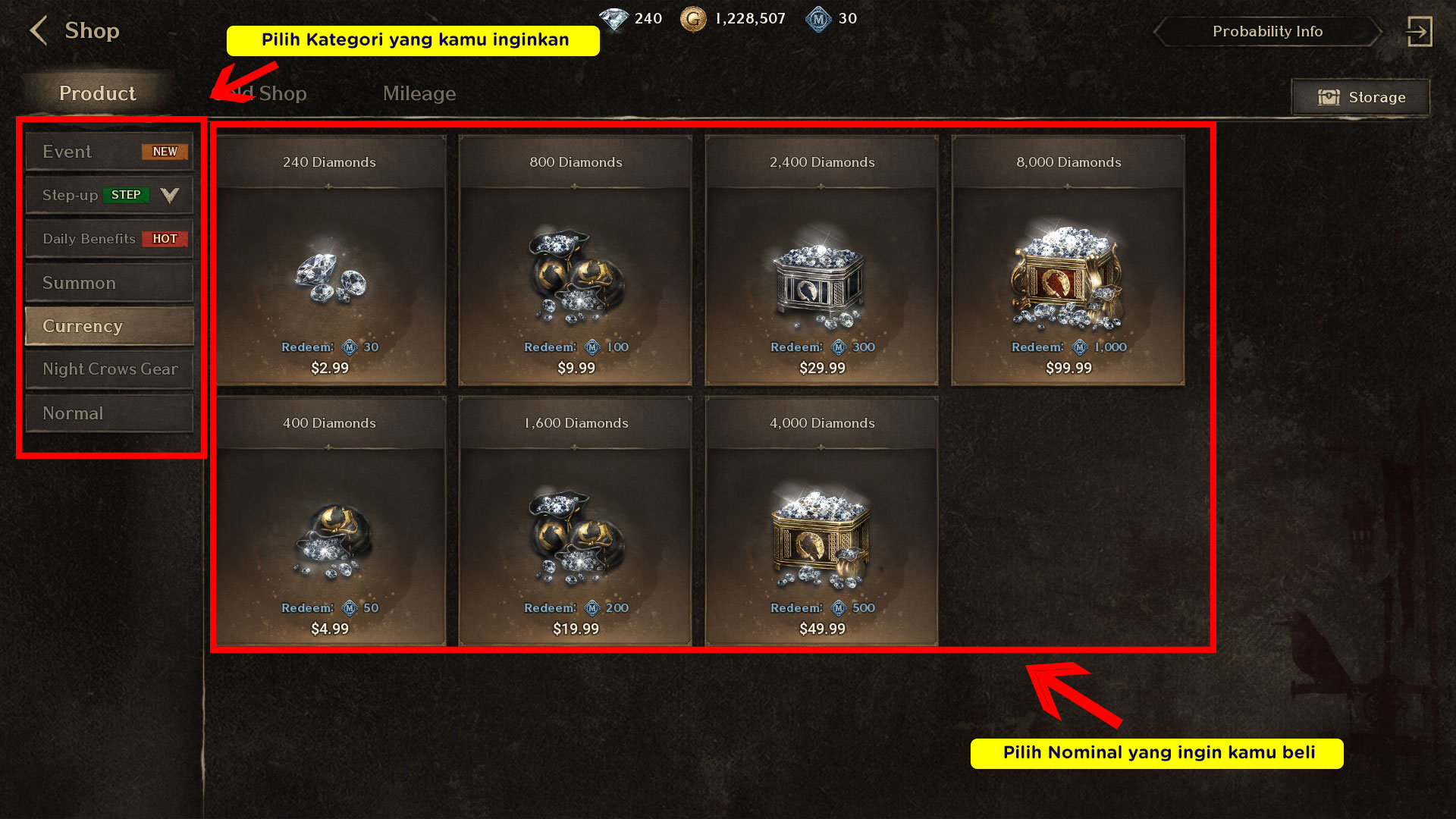Screen dimensions: 1456x819
Task: Select the 1,600 Diamonds pack
Action: pyautogui.click(x=576, y=521)
